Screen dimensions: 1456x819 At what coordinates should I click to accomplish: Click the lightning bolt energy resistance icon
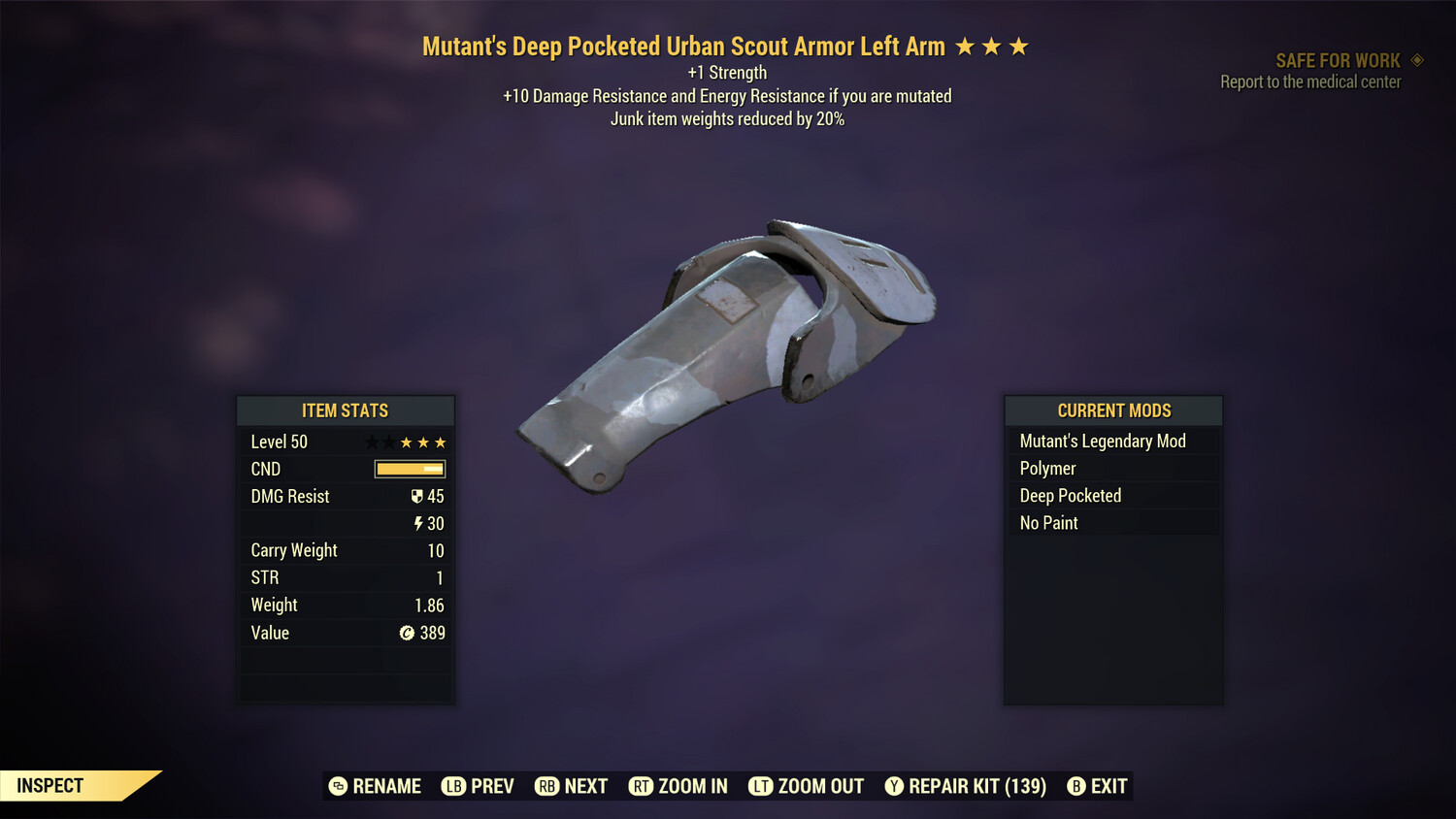419,523
